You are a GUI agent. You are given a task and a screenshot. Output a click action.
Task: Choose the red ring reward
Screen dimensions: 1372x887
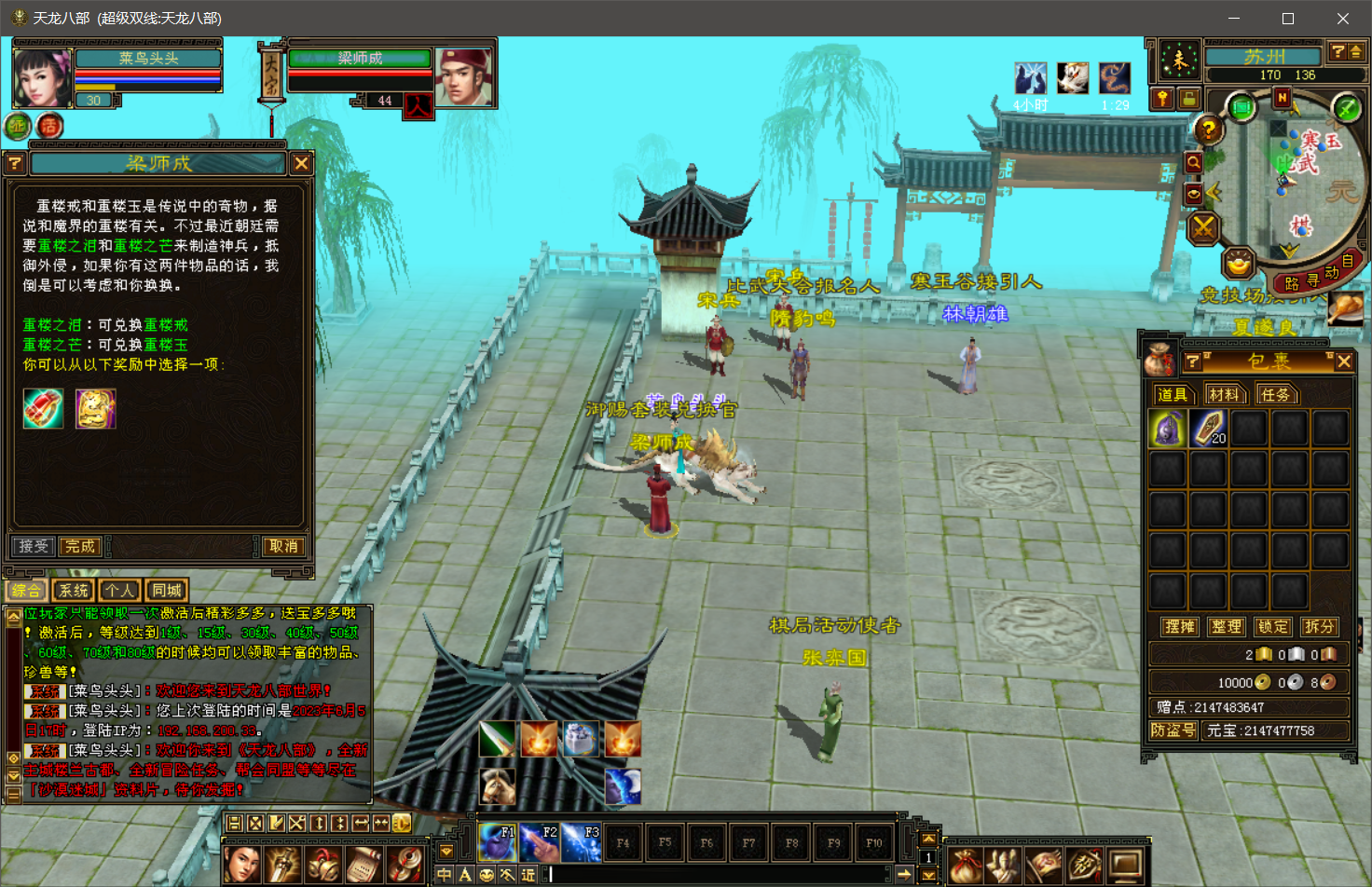click(44, 409)
